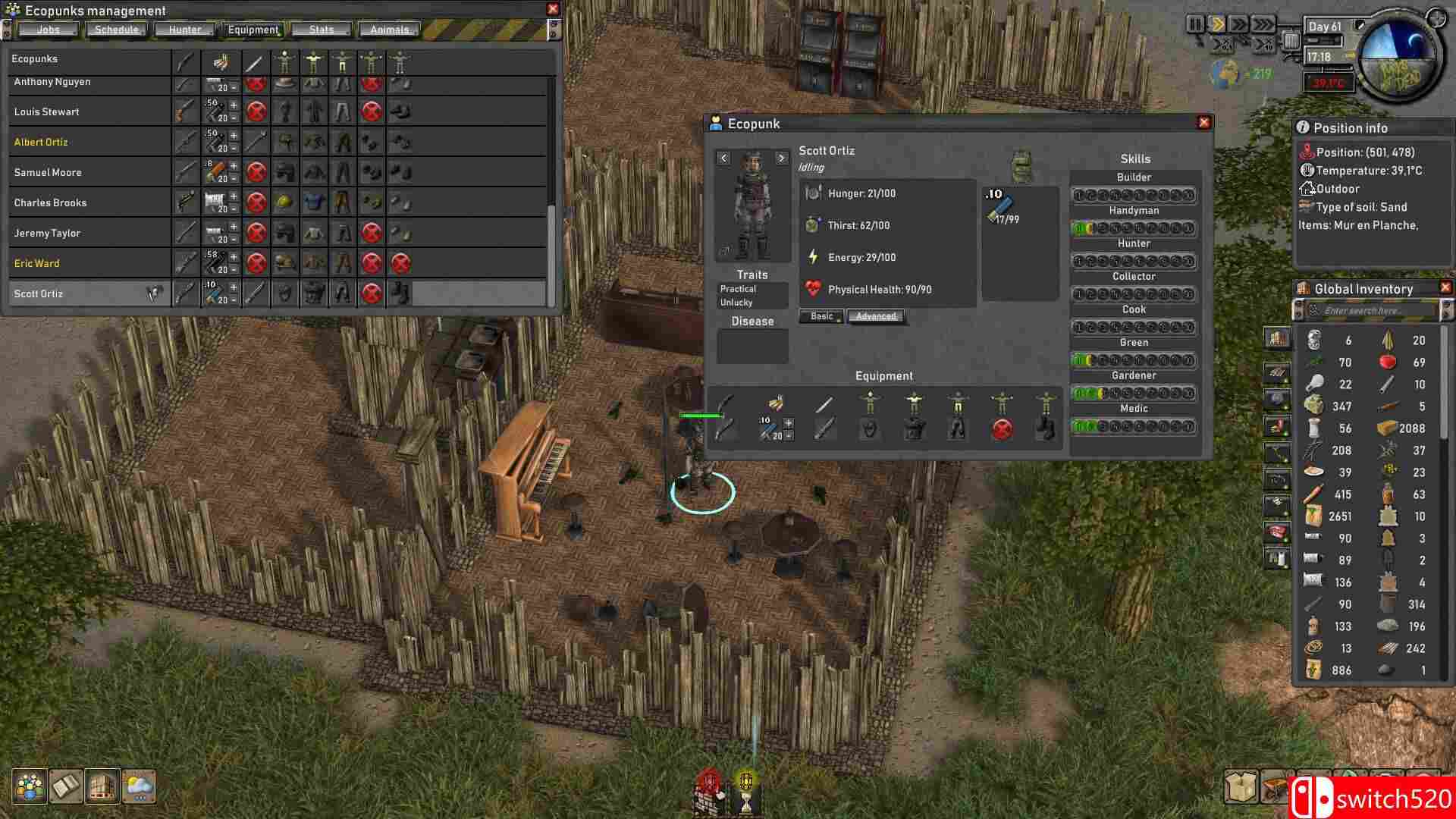Viewport: 1456px width, 819px height.
Task: Show previous colonist with the left arrow
Action: [723, 158]
